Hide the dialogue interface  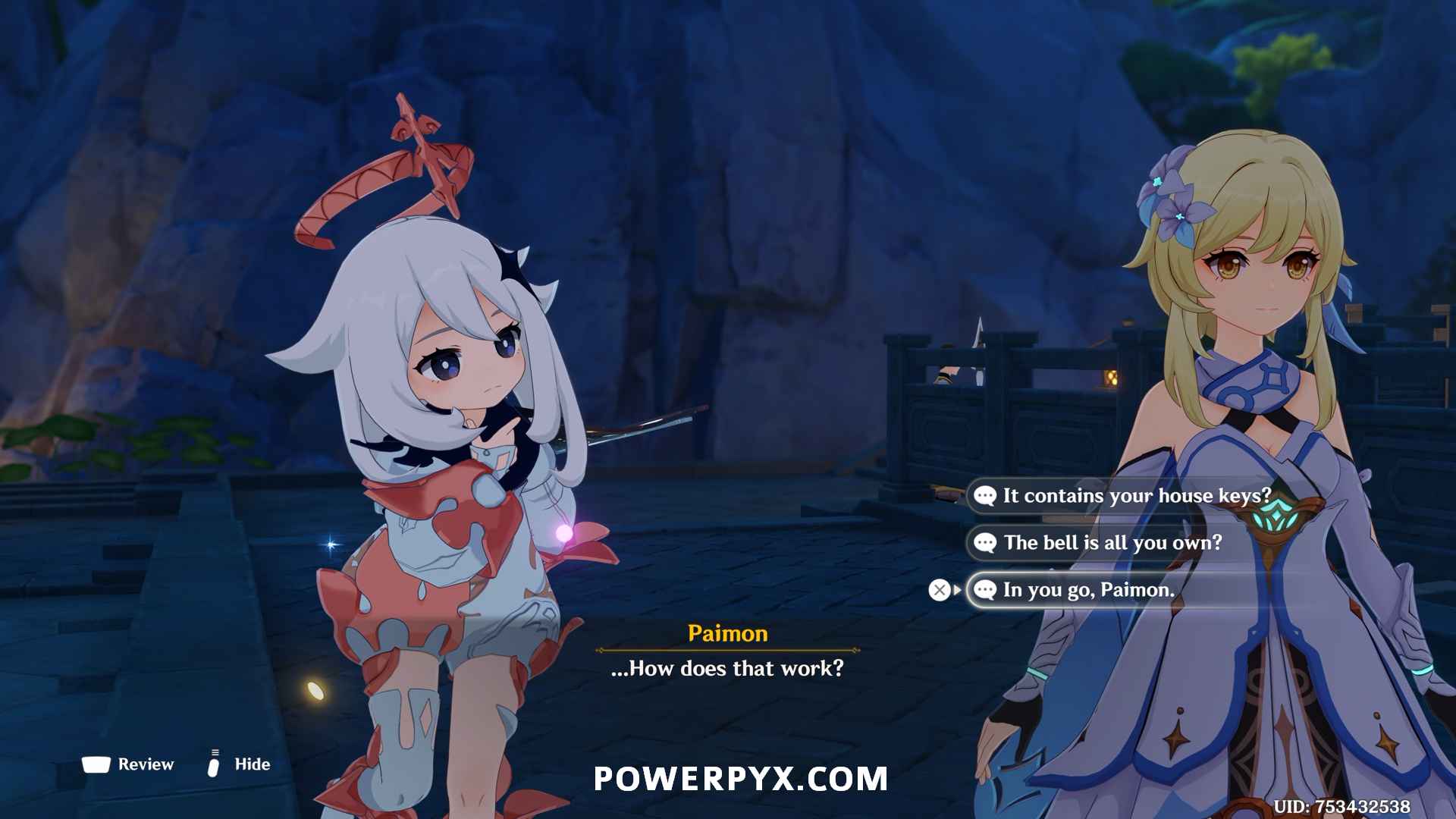pos(240,764)
